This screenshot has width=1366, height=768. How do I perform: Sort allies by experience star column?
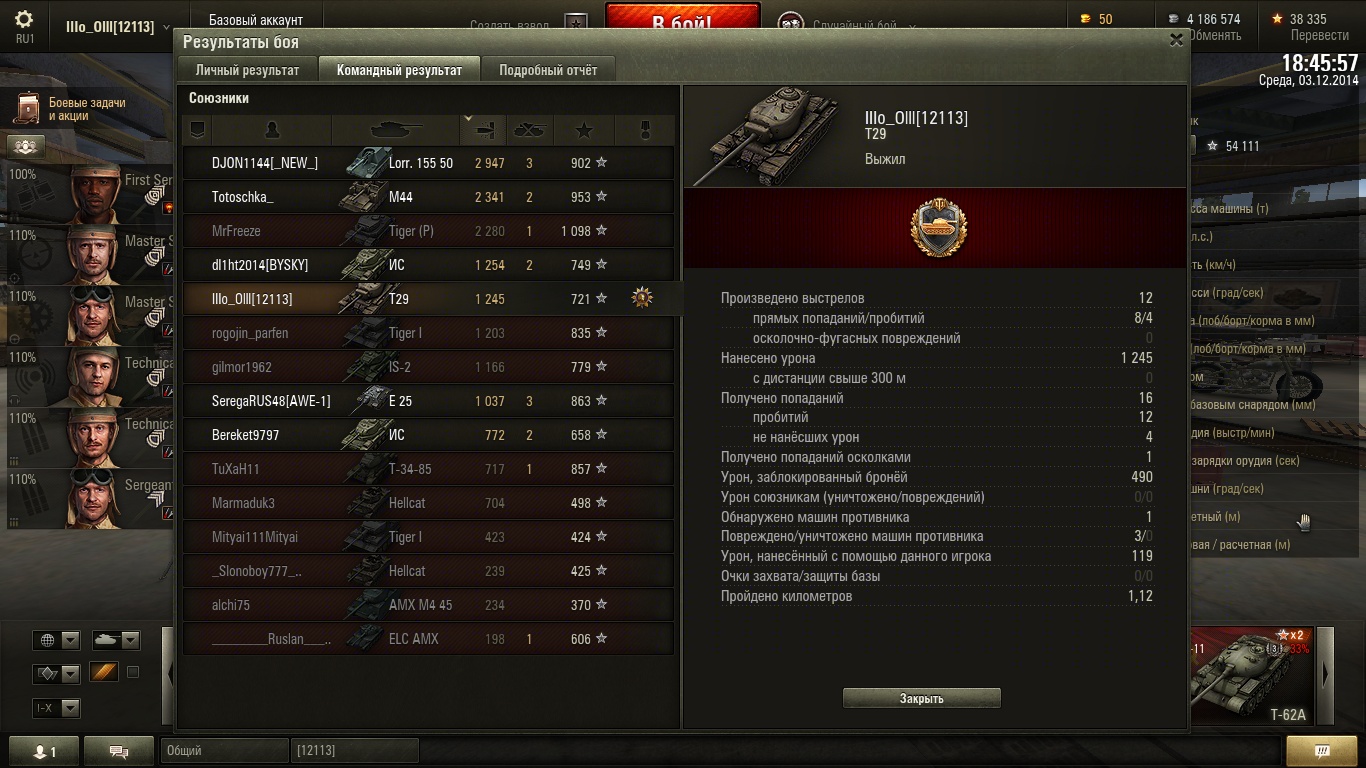tap(584, 130)
